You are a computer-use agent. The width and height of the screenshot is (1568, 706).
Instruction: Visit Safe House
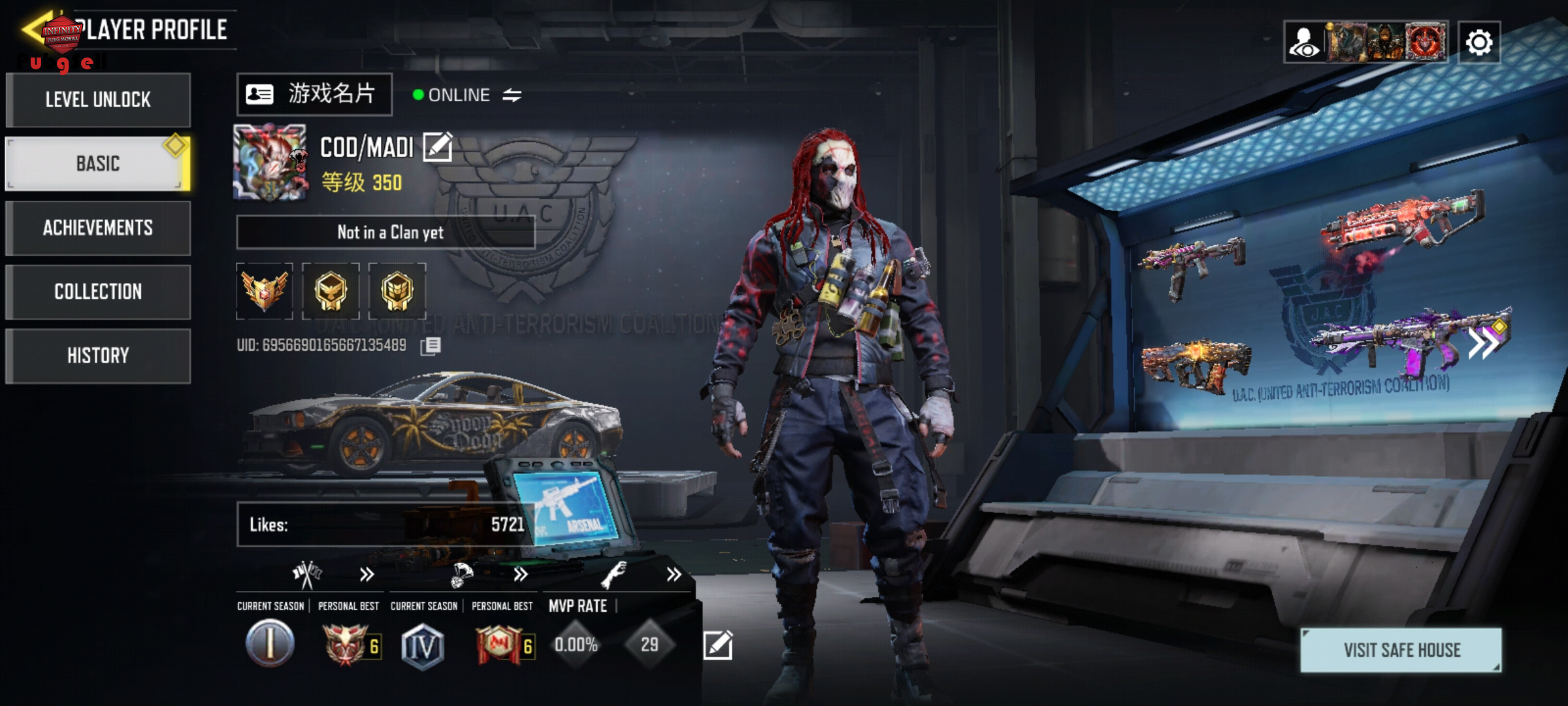click(1401, 650)
